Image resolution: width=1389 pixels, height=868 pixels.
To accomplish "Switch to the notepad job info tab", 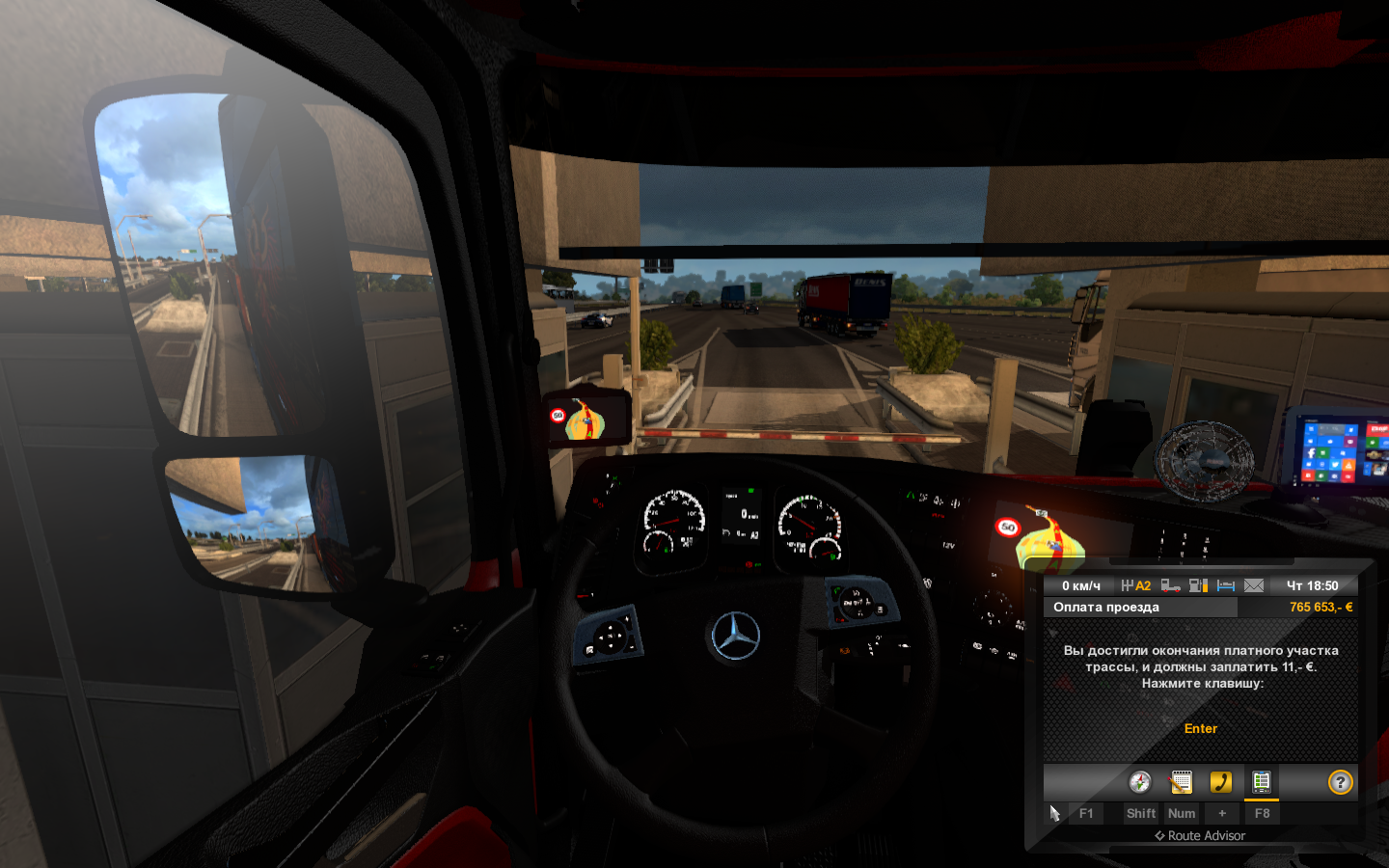I will [x=1181, y=782].
